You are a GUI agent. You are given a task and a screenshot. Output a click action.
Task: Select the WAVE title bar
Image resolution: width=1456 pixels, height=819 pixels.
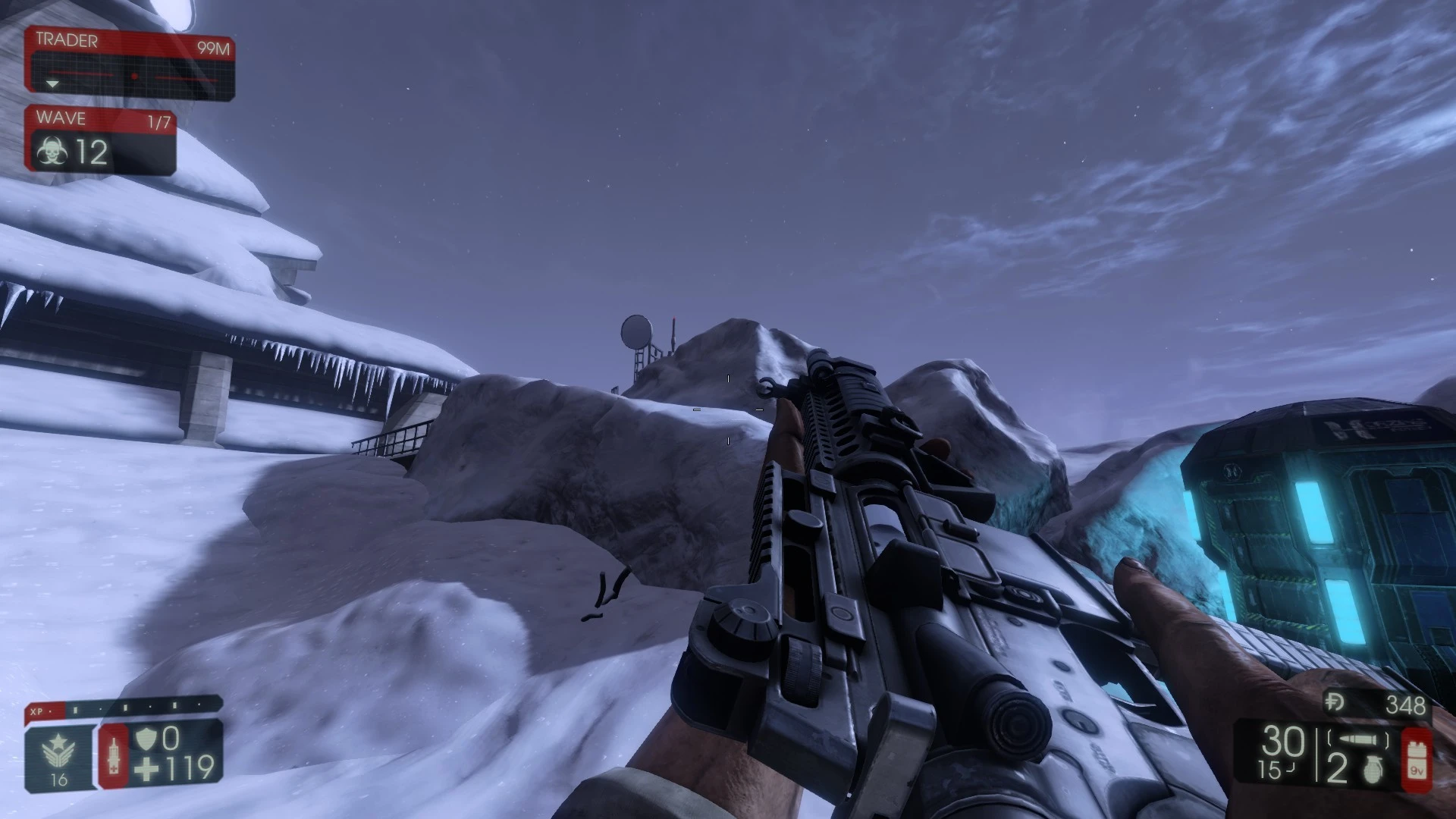61,118
